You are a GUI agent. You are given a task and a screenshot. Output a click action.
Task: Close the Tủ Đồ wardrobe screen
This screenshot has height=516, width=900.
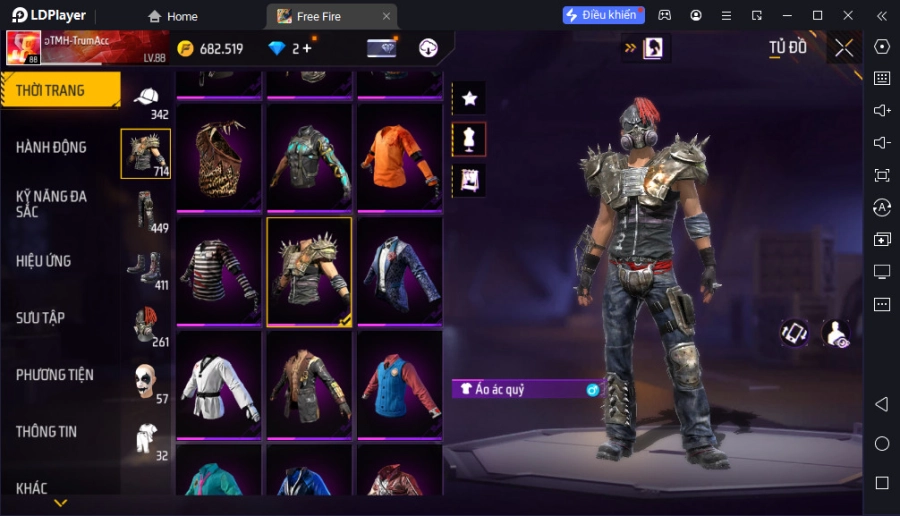[844, 47]
